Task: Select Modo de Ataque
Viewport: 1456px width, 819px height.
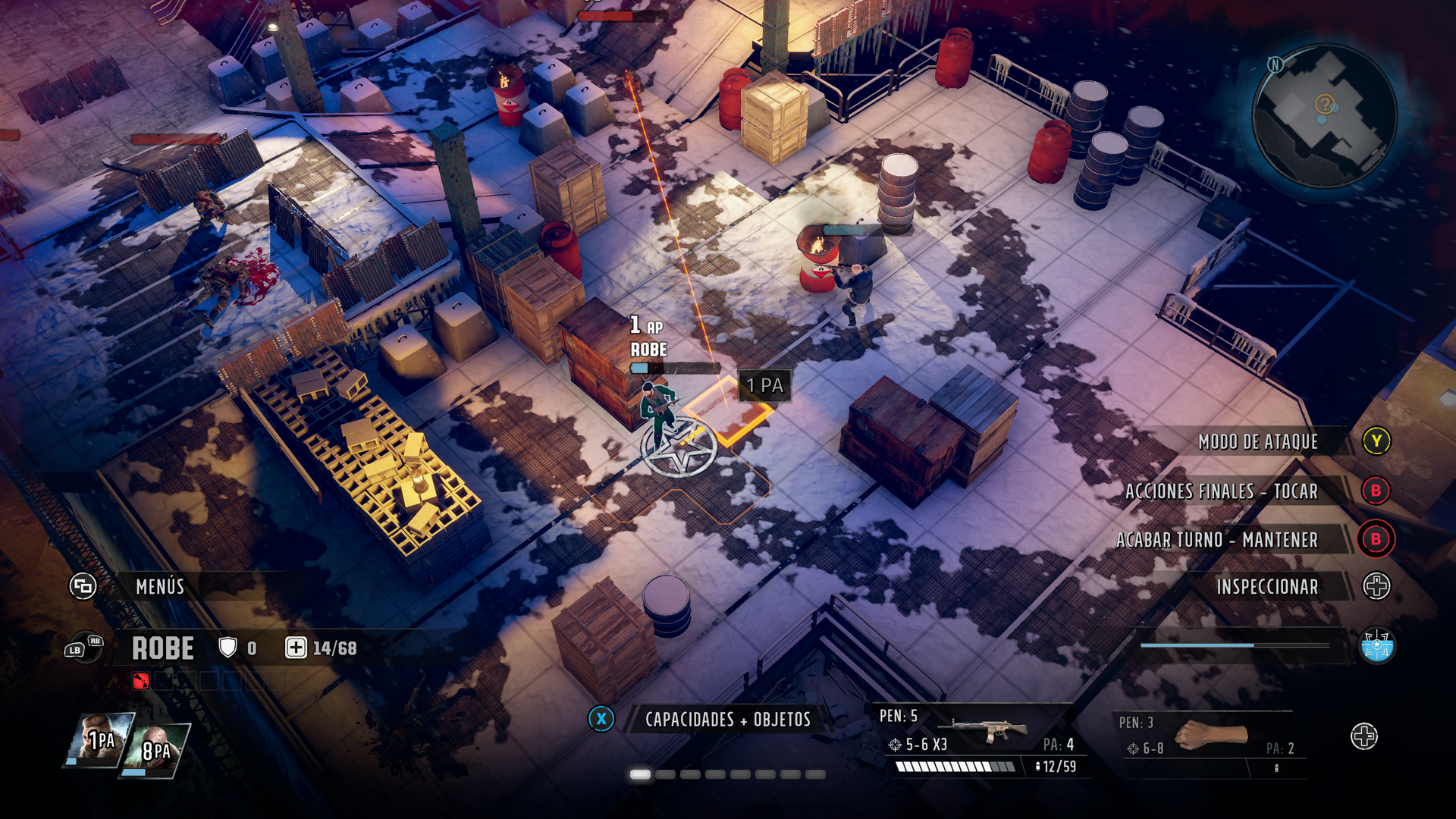Action: (x=1258, y=441)
